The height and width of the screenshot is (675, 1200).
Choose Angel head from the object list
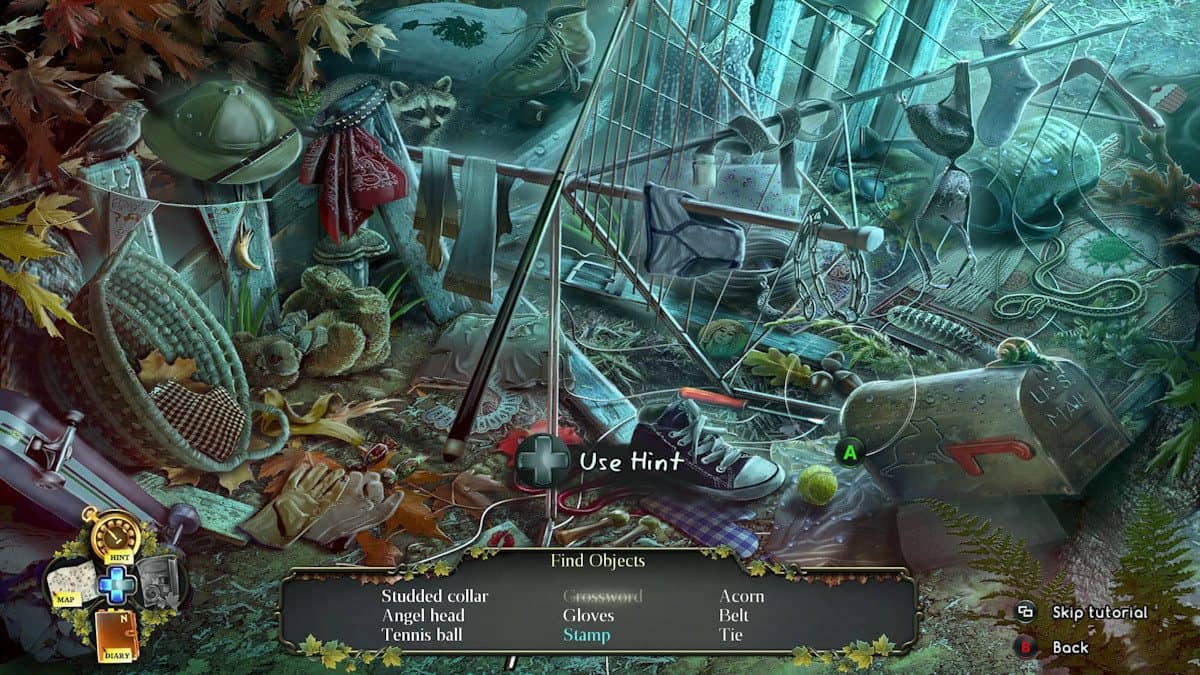[x=425, y=615]
